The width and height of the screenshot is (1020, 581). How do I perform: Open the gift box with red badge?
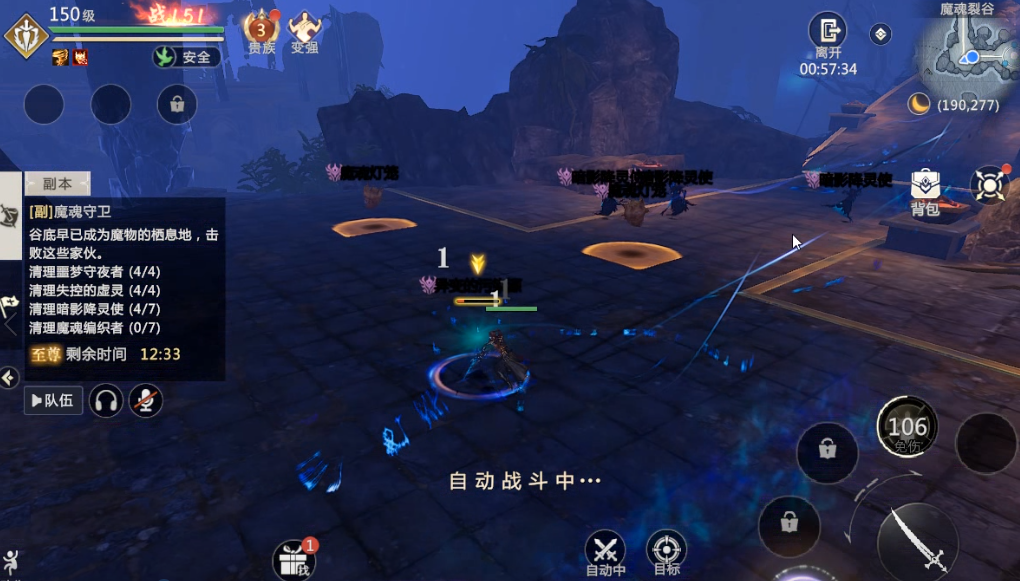(x=293, y=559)
